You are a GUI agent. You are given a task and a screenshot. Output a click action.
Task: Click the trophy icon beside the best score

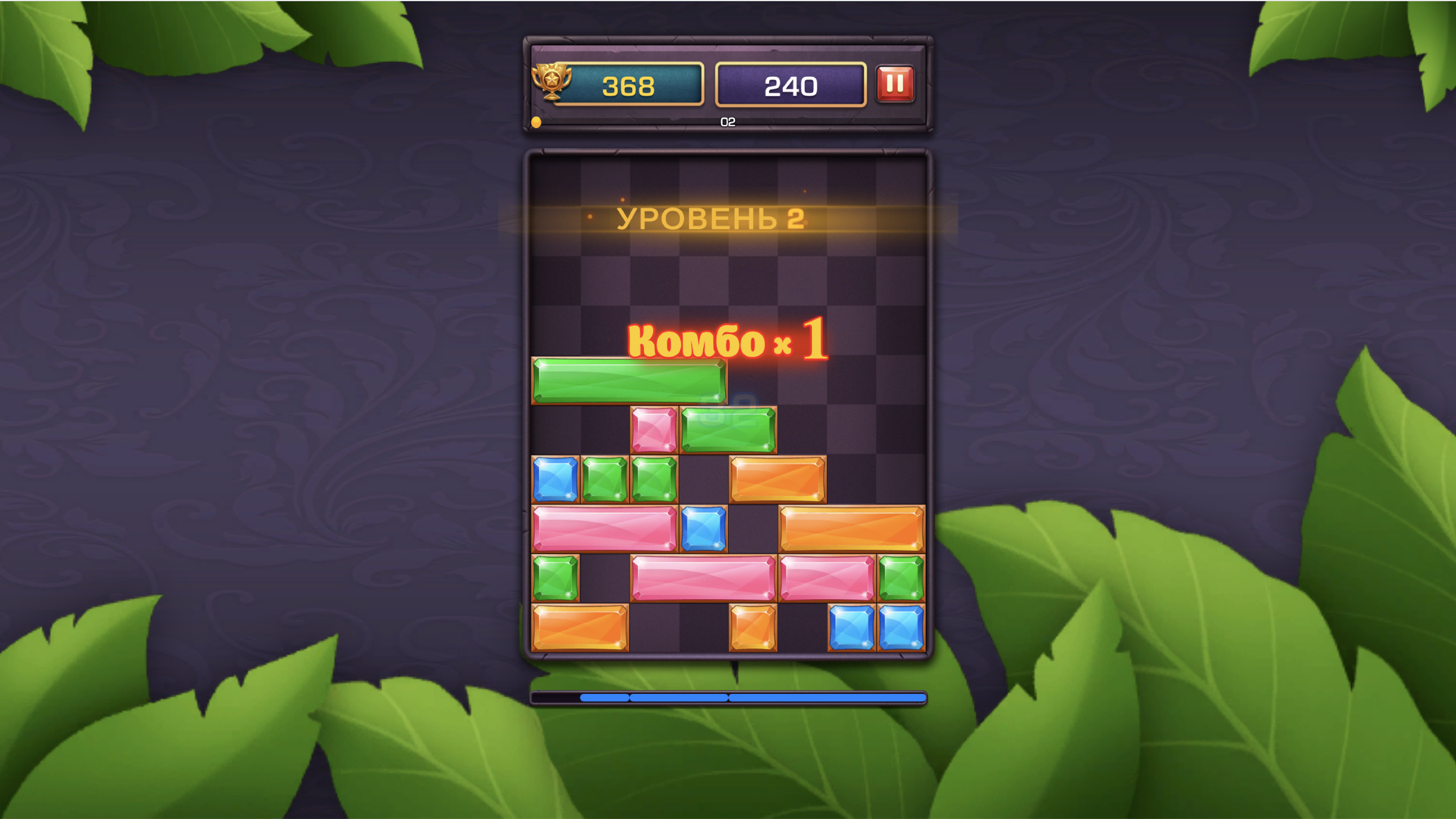(x=552, y=83)
